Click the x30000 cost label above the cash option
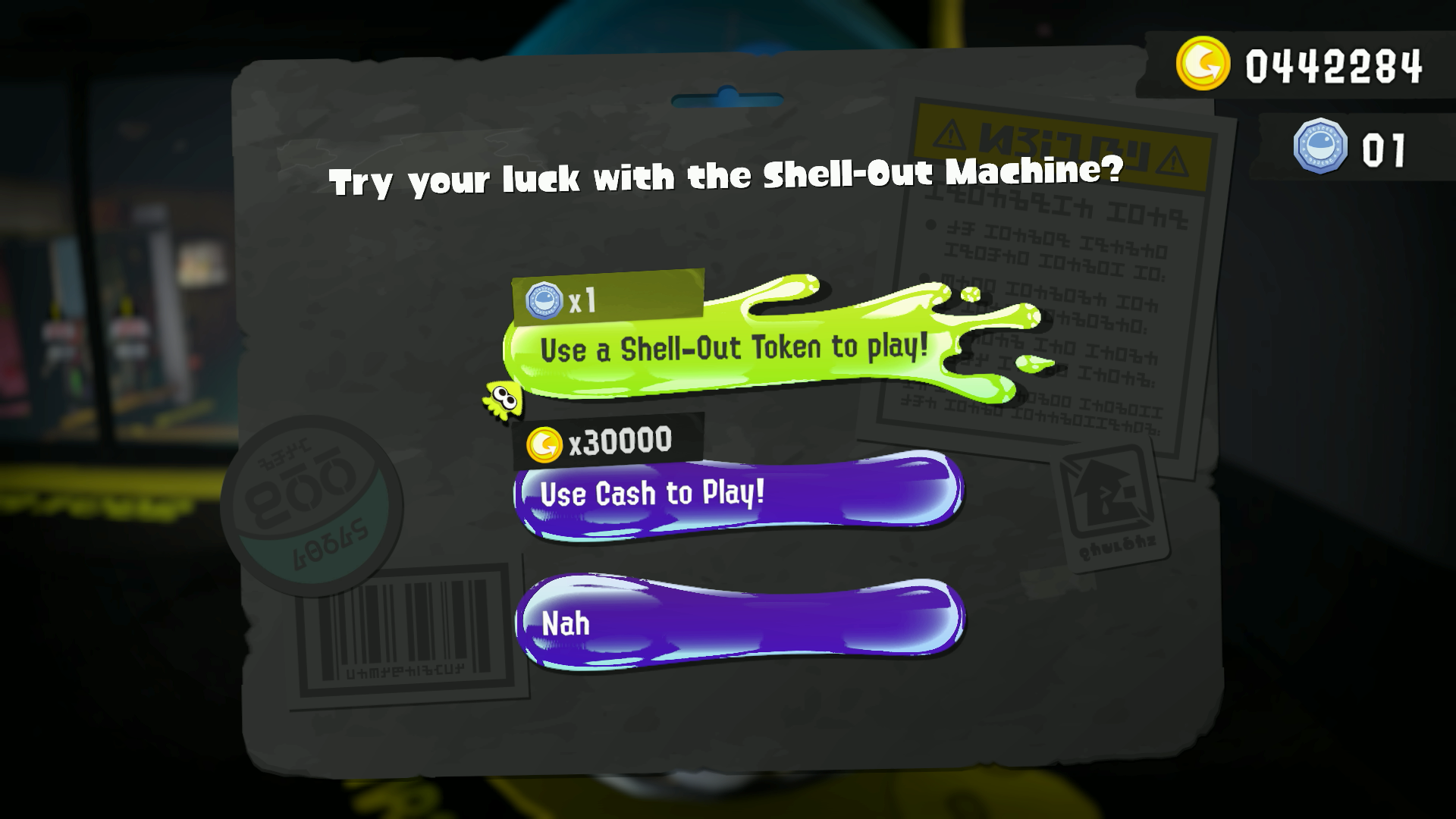Viewport: 1456px width, 819px height. pos(616,441)
